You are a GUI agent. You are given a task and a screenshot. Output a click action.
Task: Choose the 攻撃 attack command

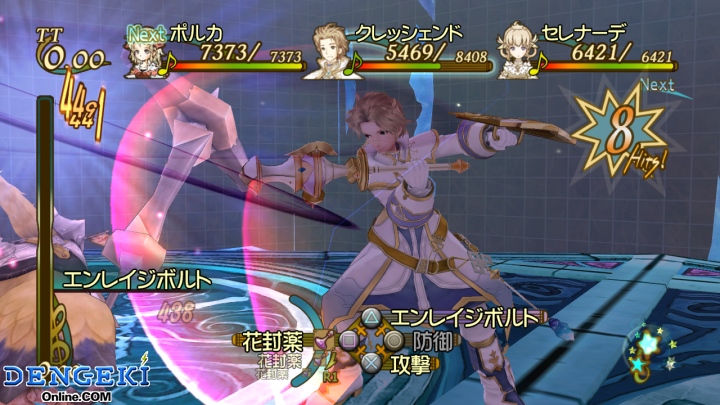pos(408,363)
